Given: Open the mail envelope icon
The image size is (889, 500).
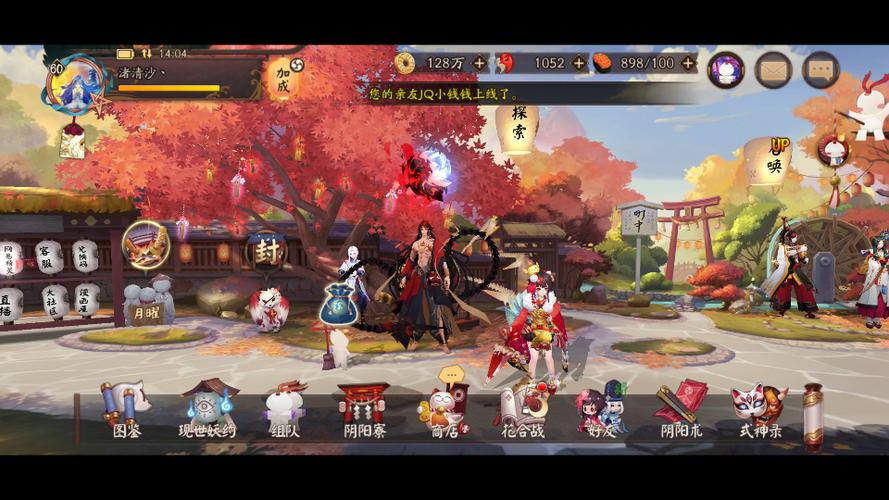Looking at the screenshot, I should 773,70.
